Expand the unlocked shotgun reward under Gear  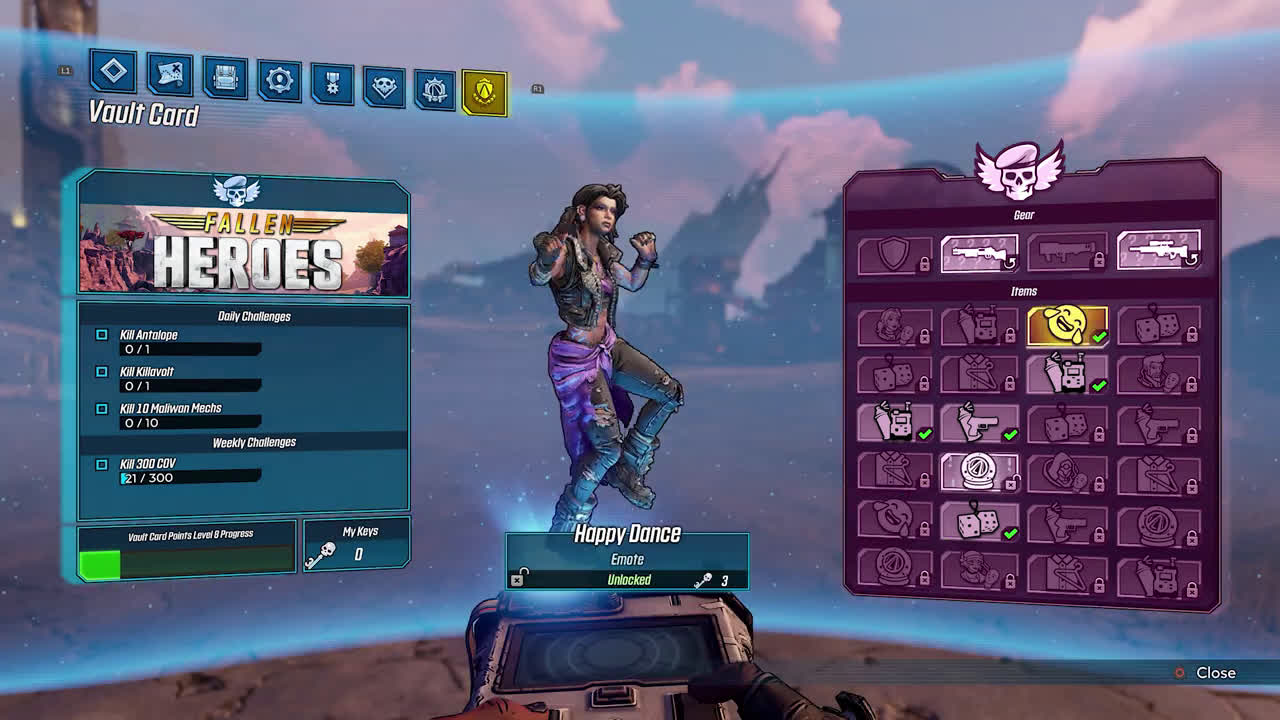tap(977, 252)
